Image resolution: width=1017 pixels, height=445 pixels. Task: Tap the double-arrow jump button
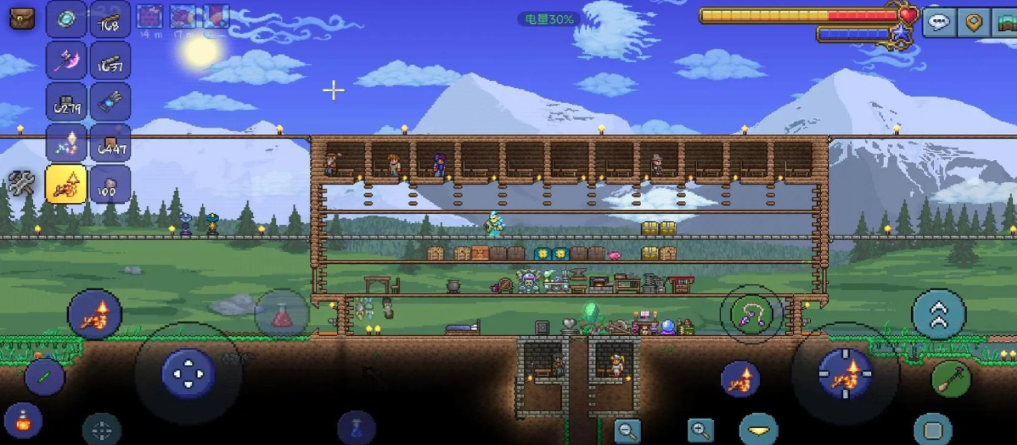click(938, 315)
